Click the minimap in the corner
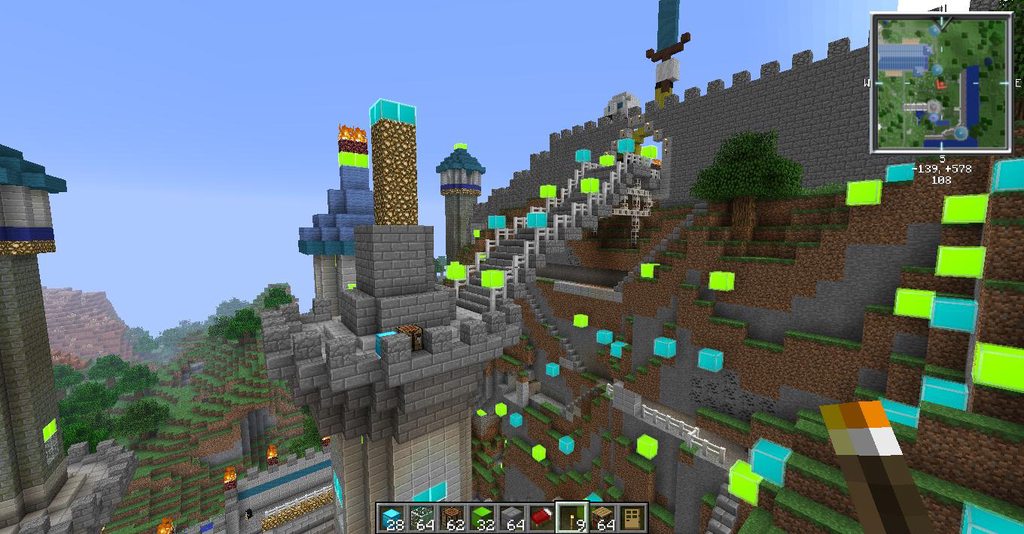 tap(926, 83)
